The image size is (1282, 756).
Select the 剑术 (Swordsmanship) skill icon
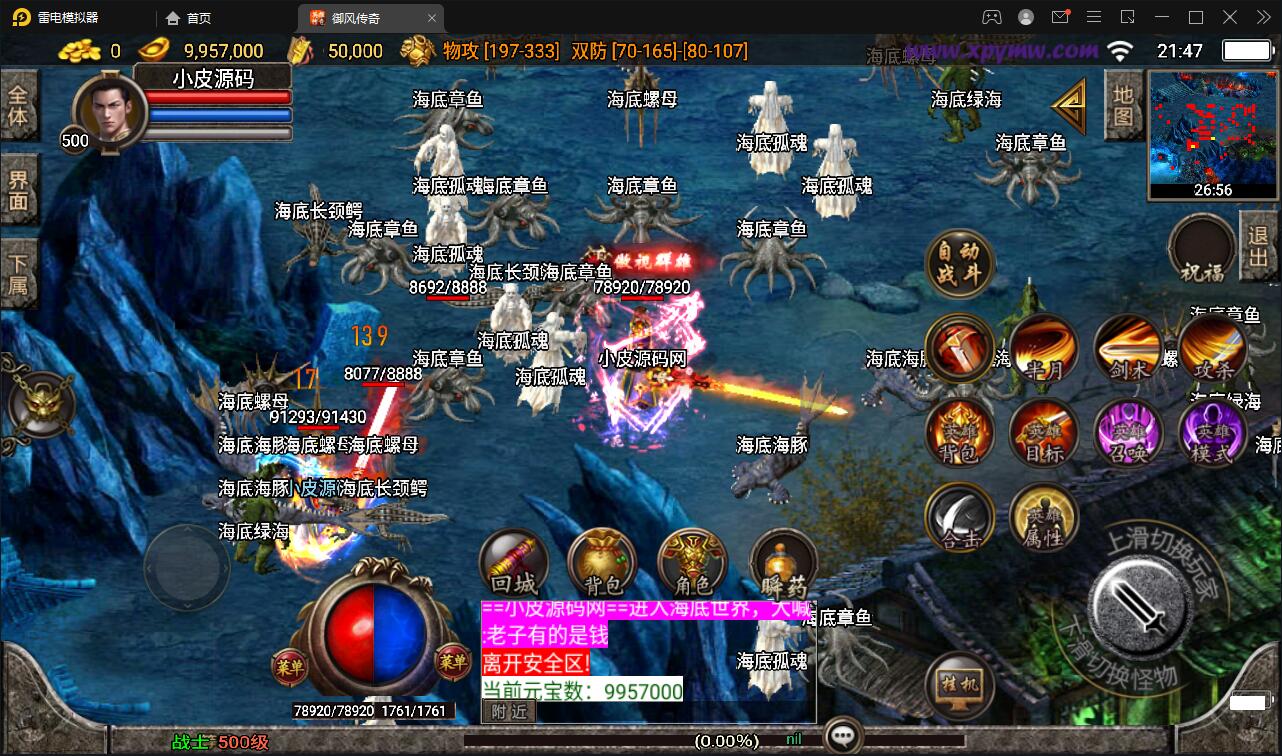1127,348
